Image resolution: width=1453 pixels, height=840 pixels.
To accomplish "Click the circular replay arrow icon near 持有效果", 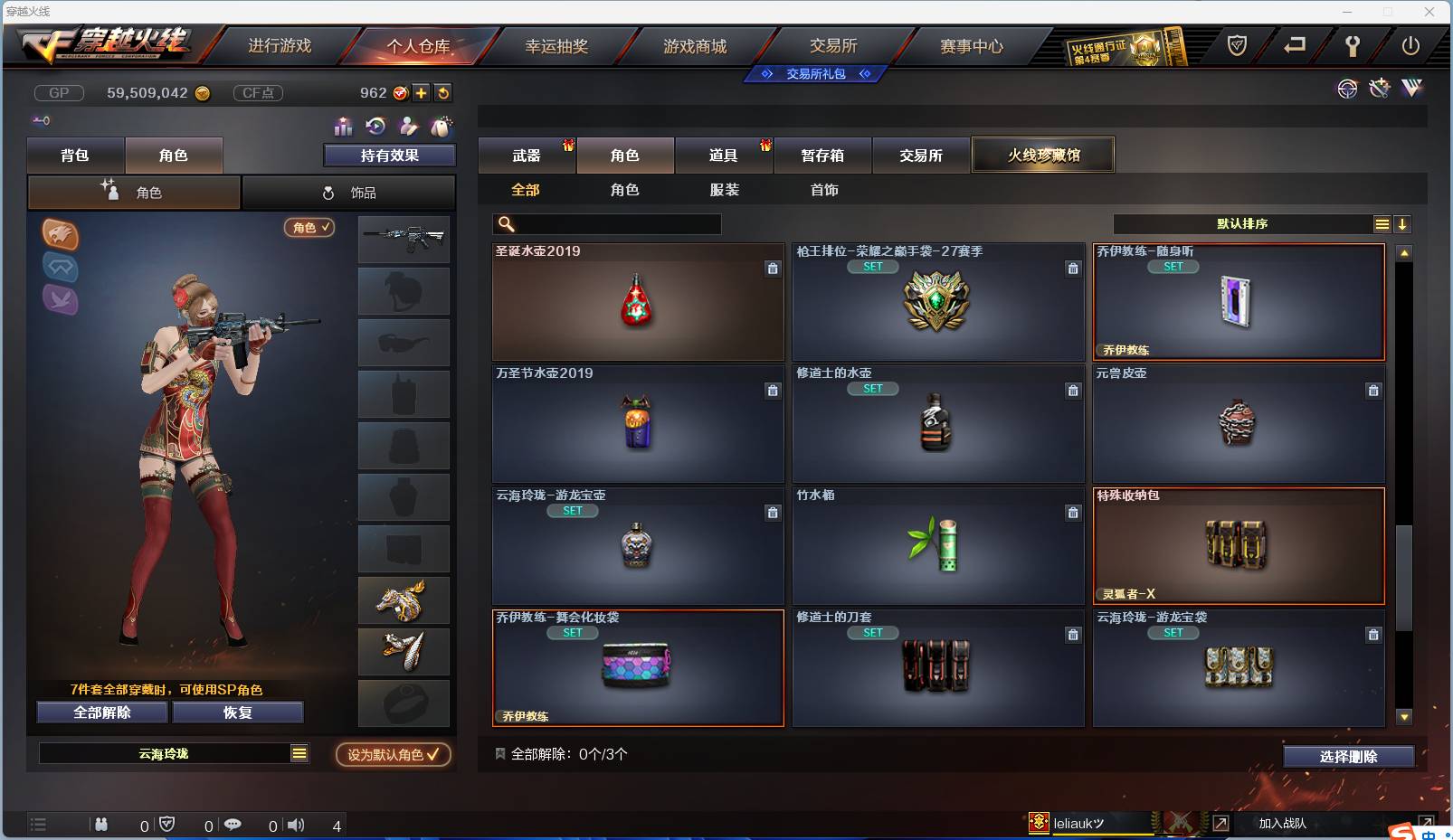I will (375, 127).
